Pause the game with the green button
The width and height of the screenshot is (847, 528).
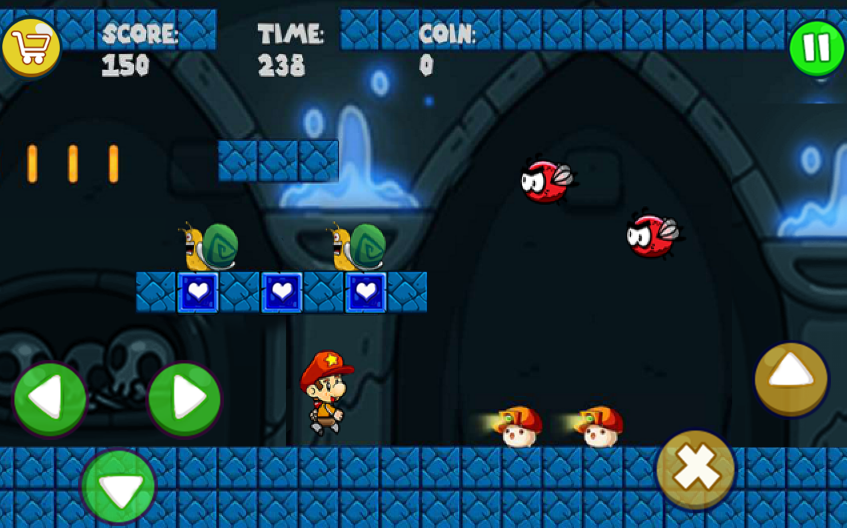pyautogui.click(x=816, y=47)
